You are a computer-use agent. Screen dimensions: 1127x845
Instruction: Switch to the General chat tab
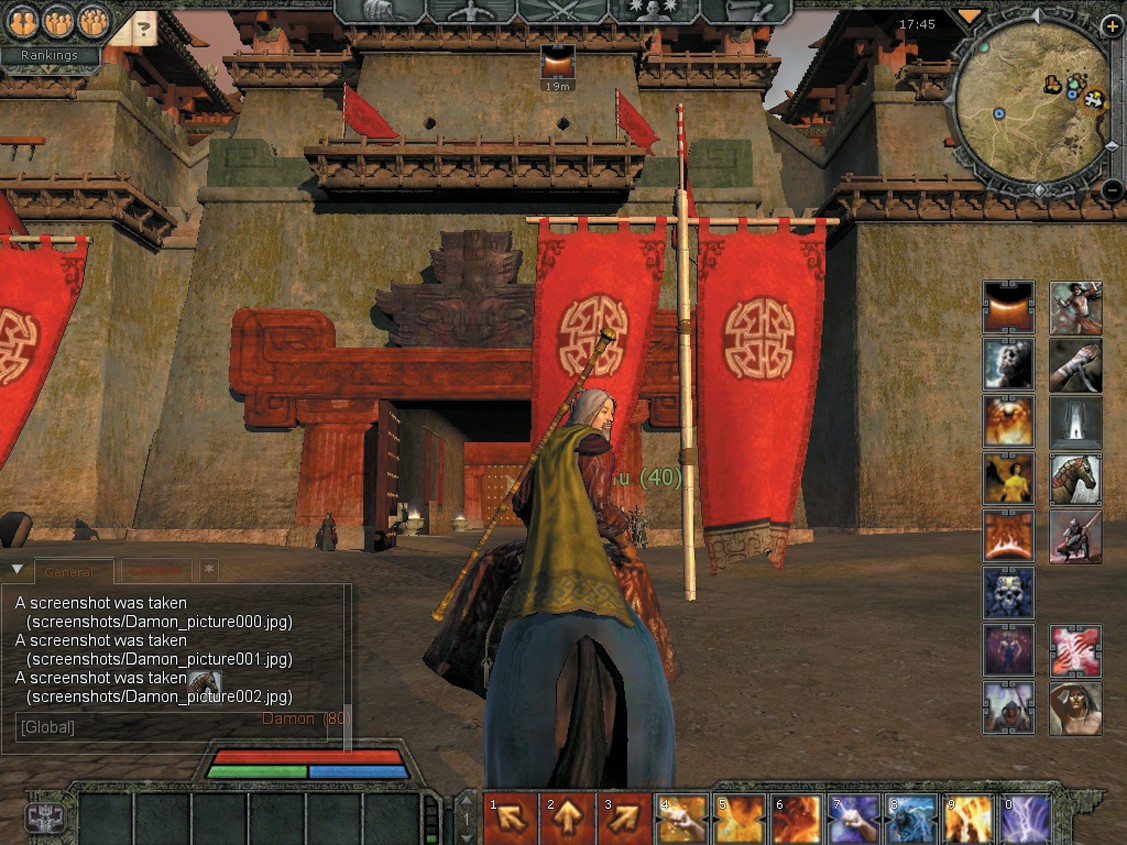(72, 572)
